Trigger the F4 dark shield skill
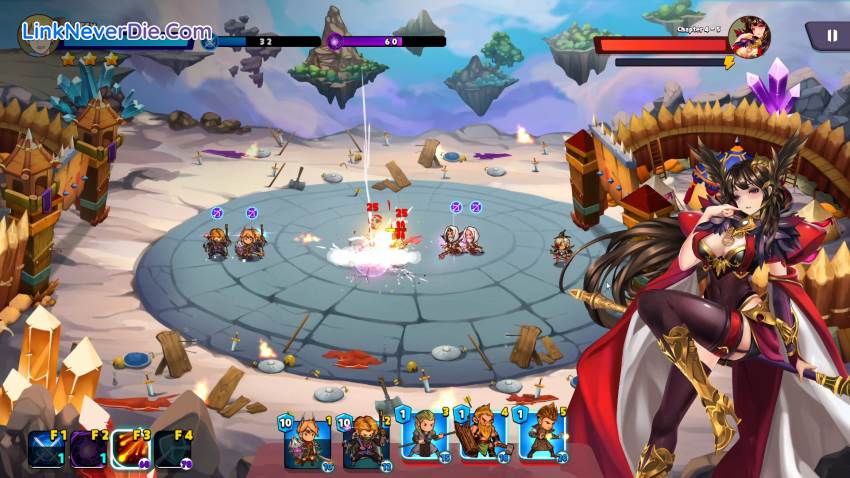The image size is (850, 478). pos(173,450)
